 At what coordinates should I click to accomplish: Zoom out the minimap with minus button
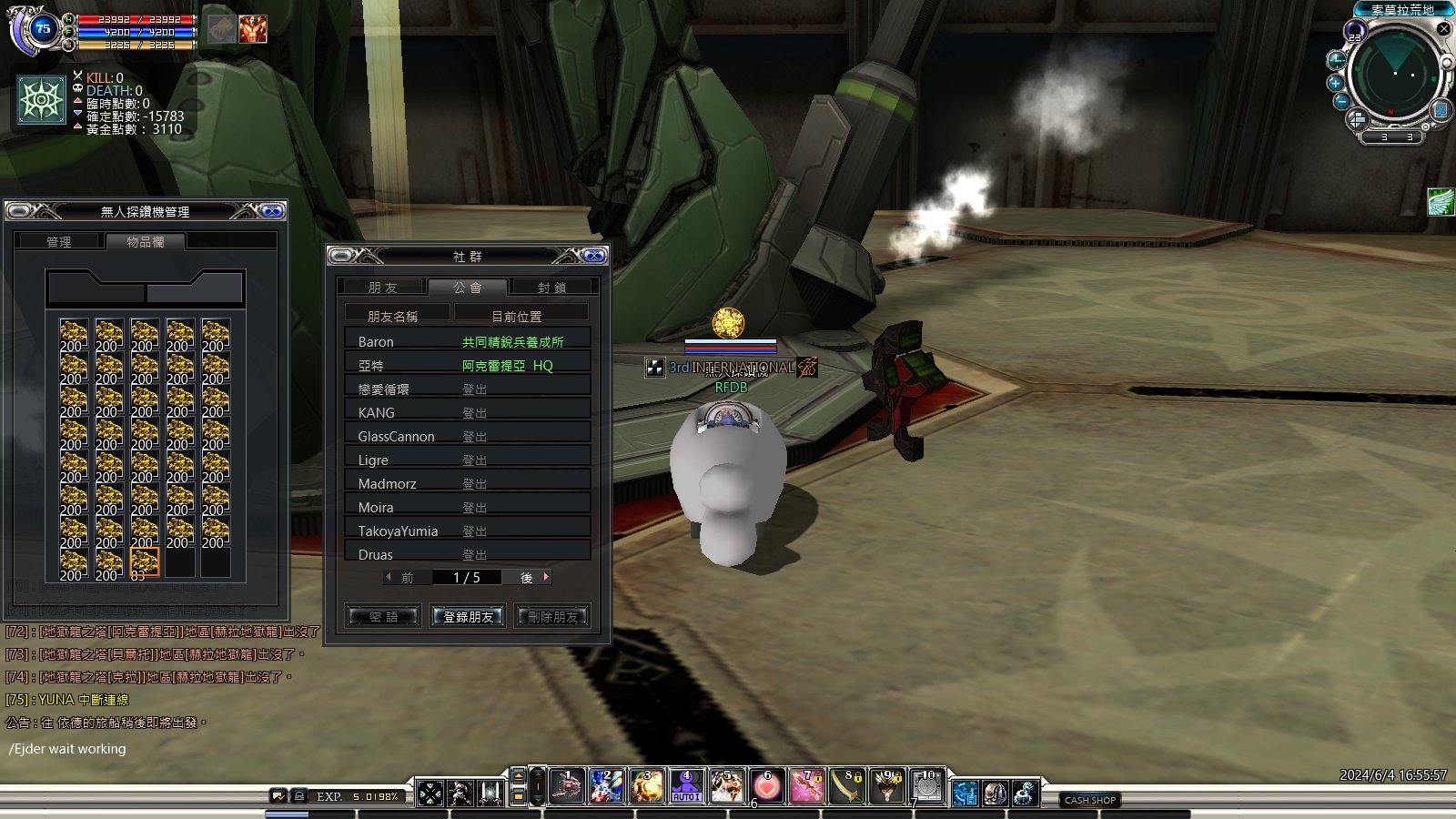pyautogui.click(x=1341, y=102)
